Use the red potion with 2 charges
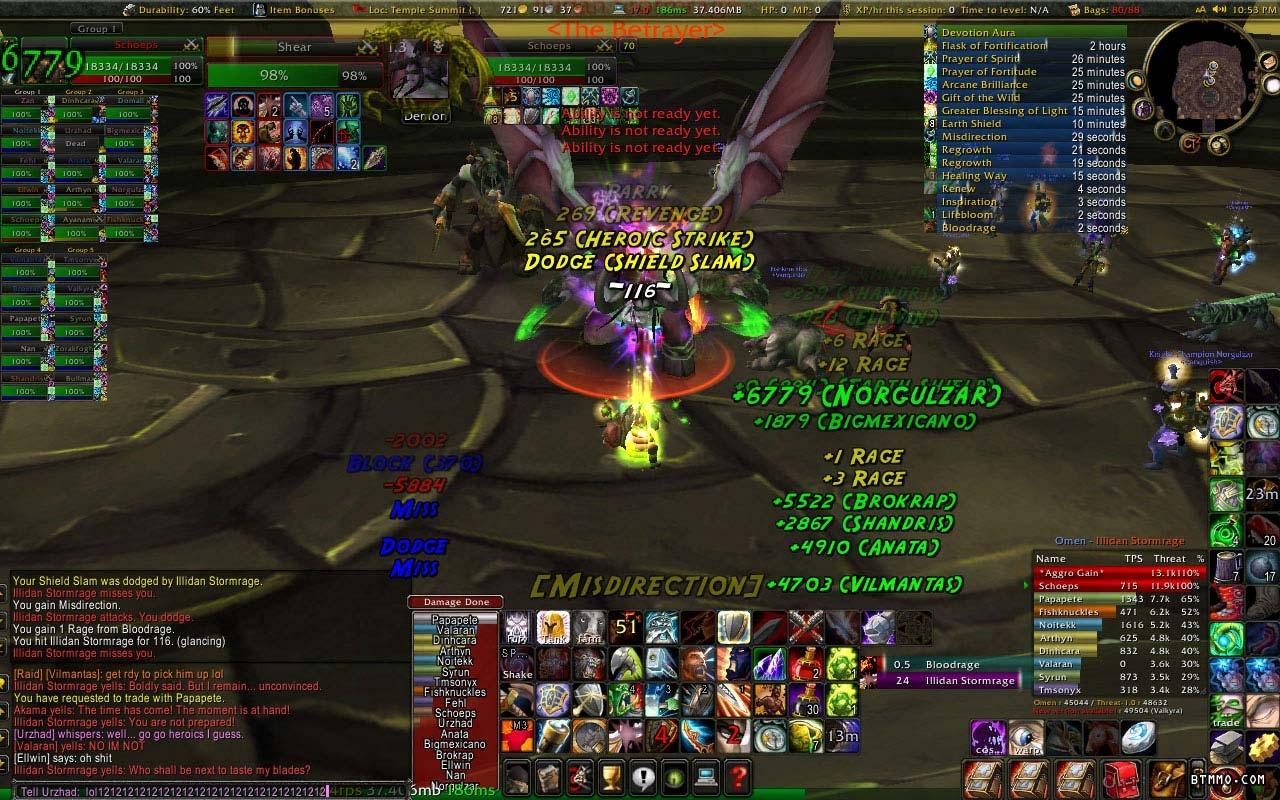This screenshot has width=1280, height=800. [x=805, y=663]
